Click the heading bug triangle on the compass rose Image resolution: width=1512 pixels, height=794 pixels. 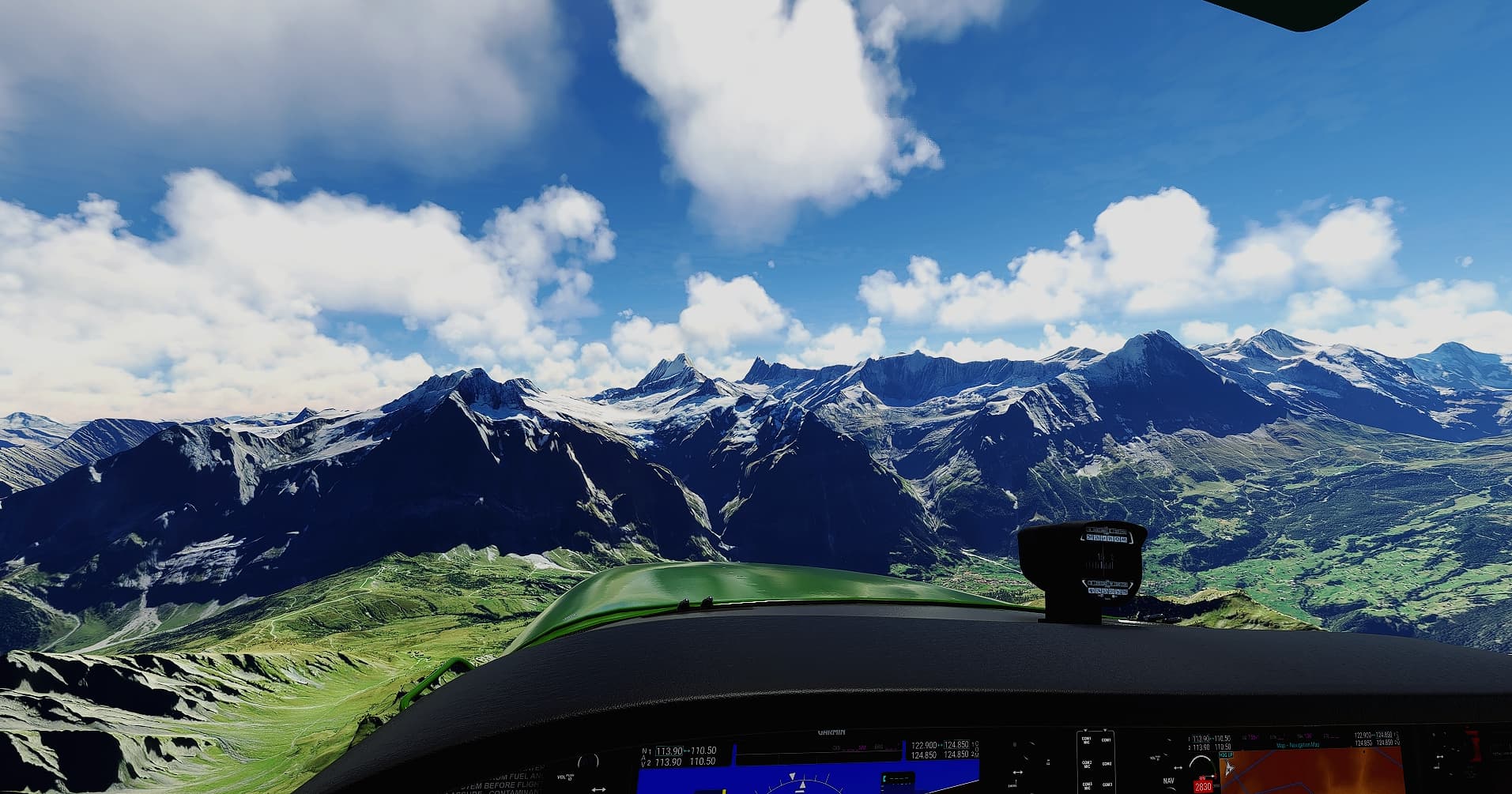point(792,776)
